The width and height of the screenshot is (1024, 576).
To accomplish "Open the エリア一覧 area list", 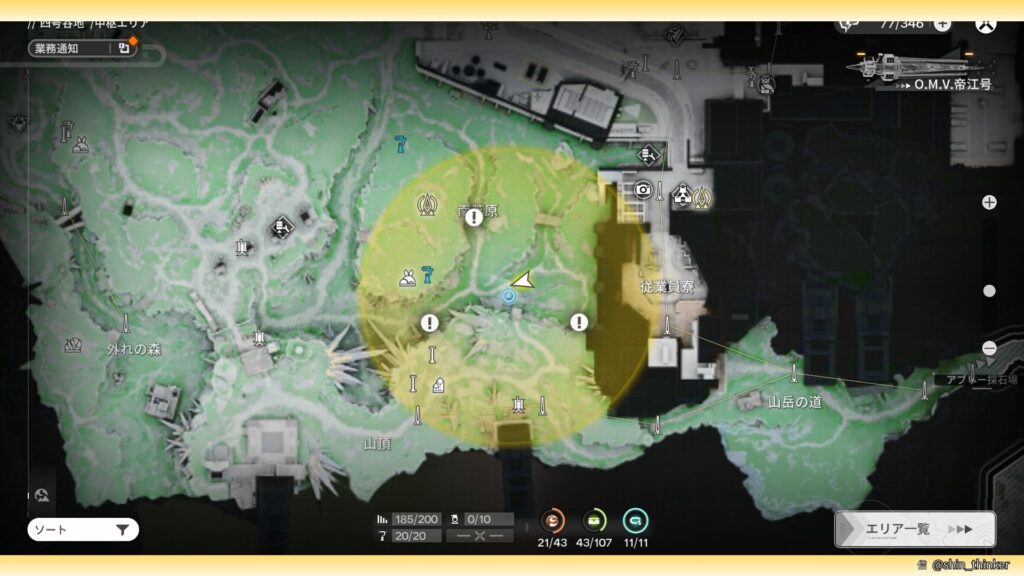I will tap(915, 529).
